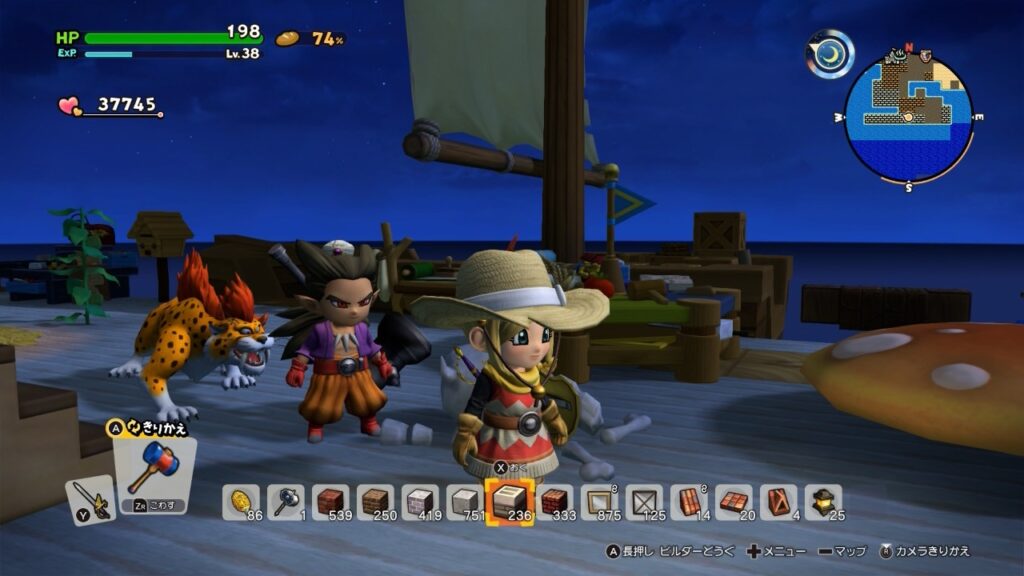Pick the flat red roof piece stack of 20

[735, 501]
